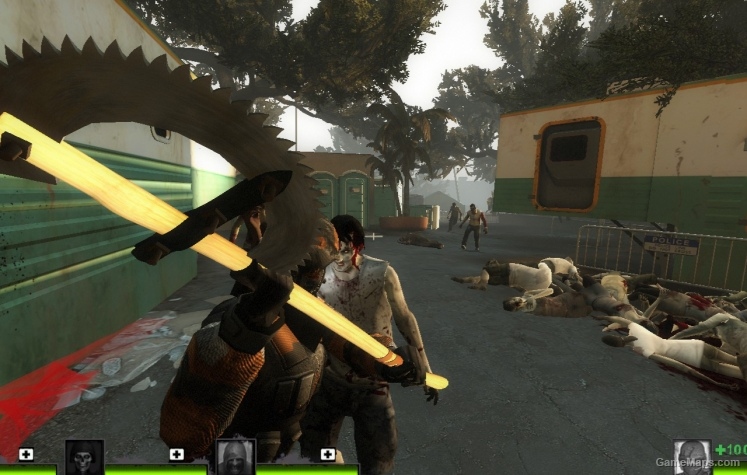Click the bald teammate's portrait
The image size is (747, 475).
click(236, 457)
